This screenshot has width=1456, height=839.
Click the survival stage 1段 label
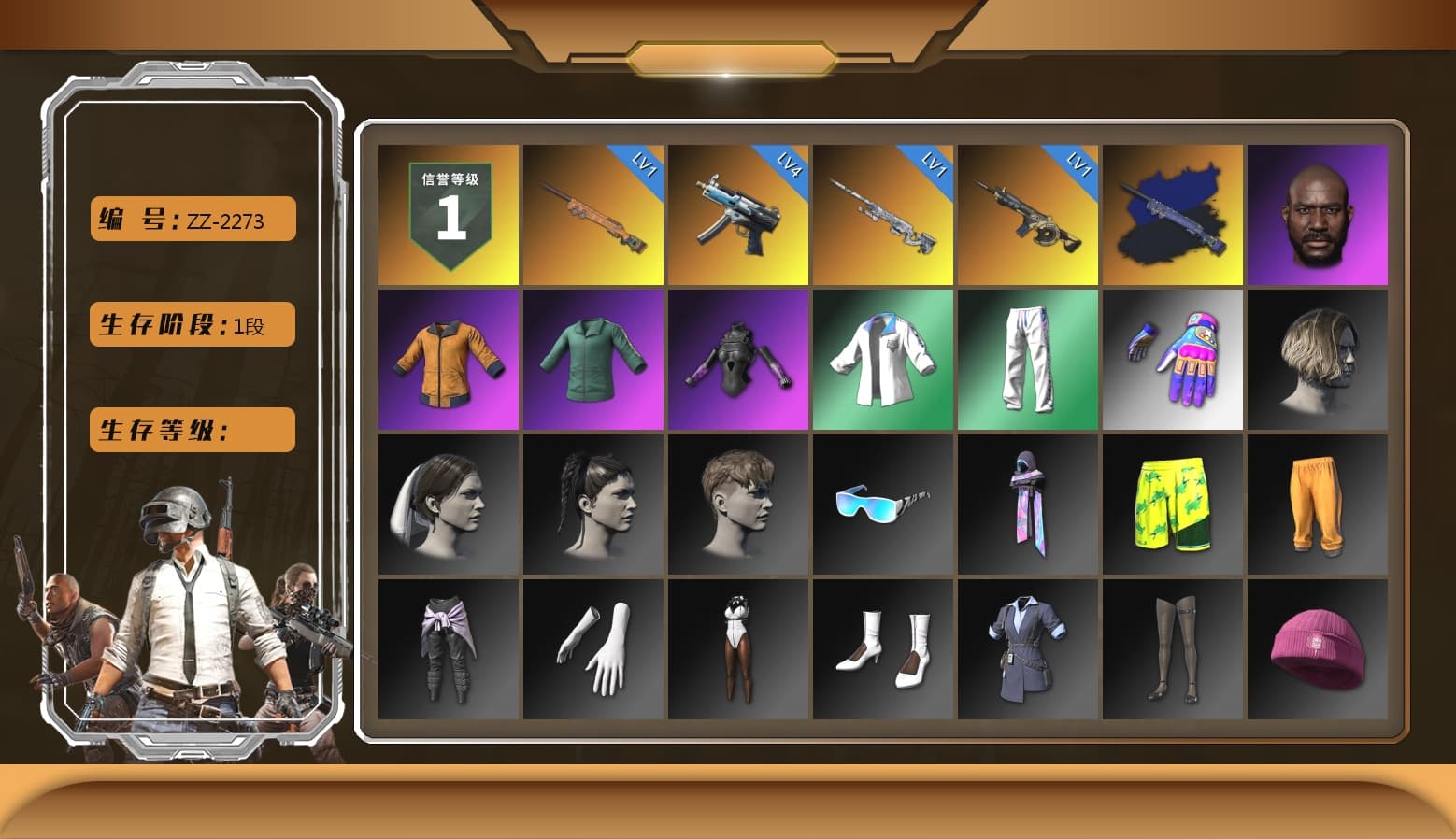(x=192, y=324)
